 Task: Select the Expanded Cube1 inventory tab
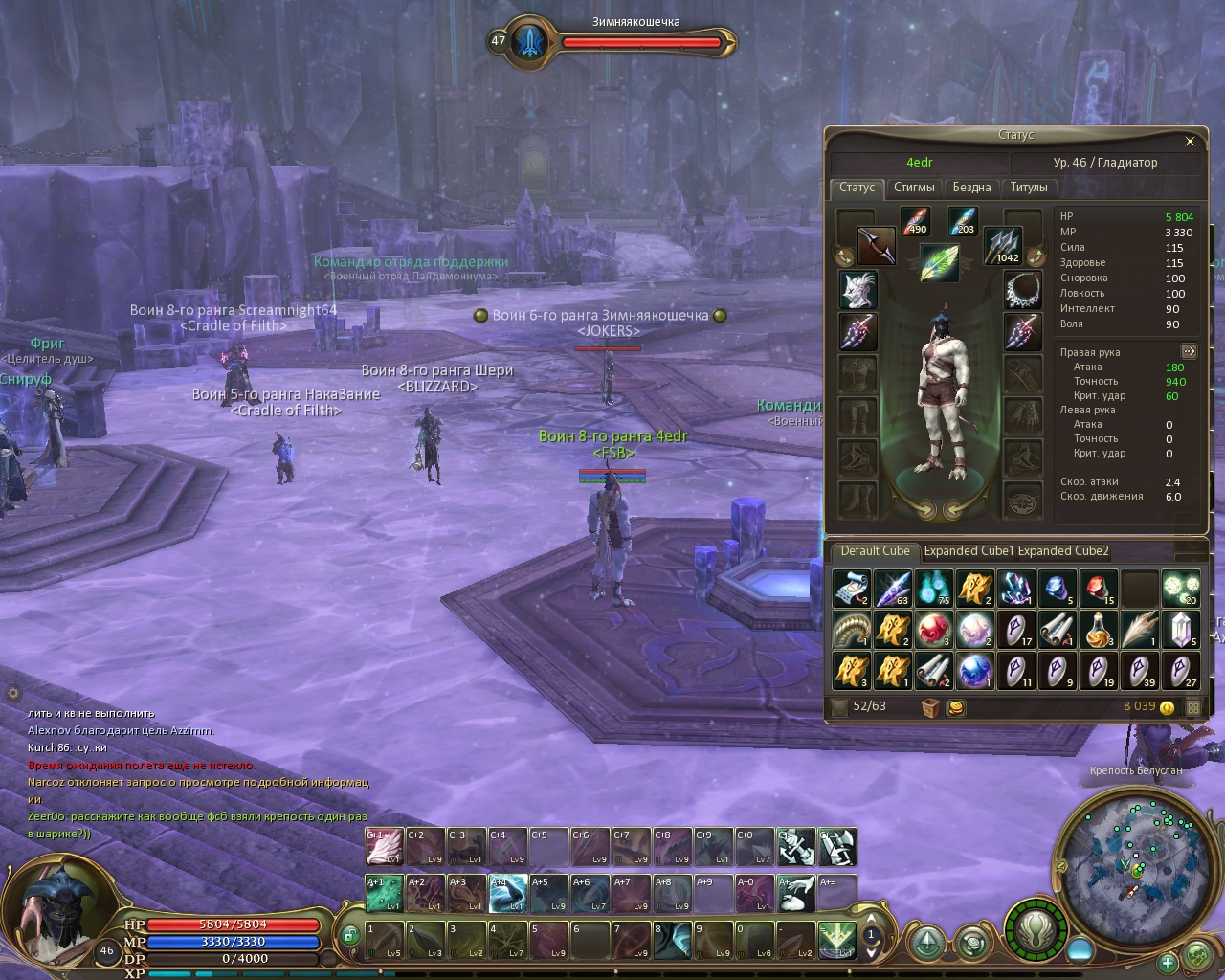pos(968,551)
